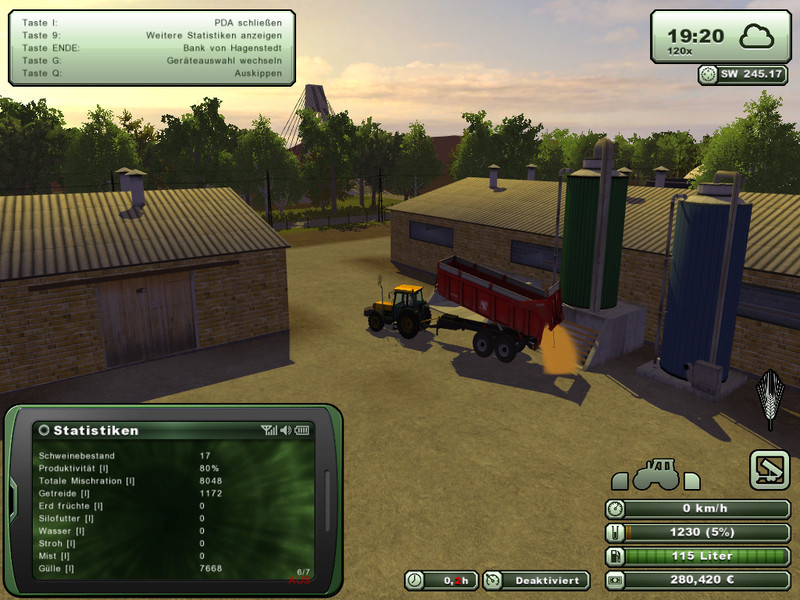Click the trailer tipping icon

pos(770,469)
